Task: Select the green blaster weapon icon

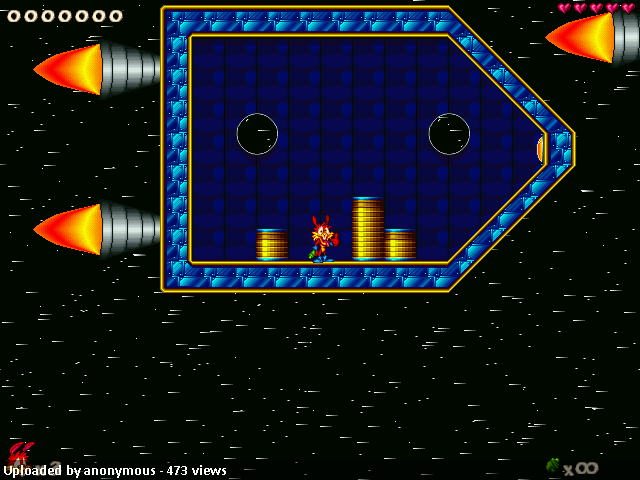Action: click(x=553, y=465)
